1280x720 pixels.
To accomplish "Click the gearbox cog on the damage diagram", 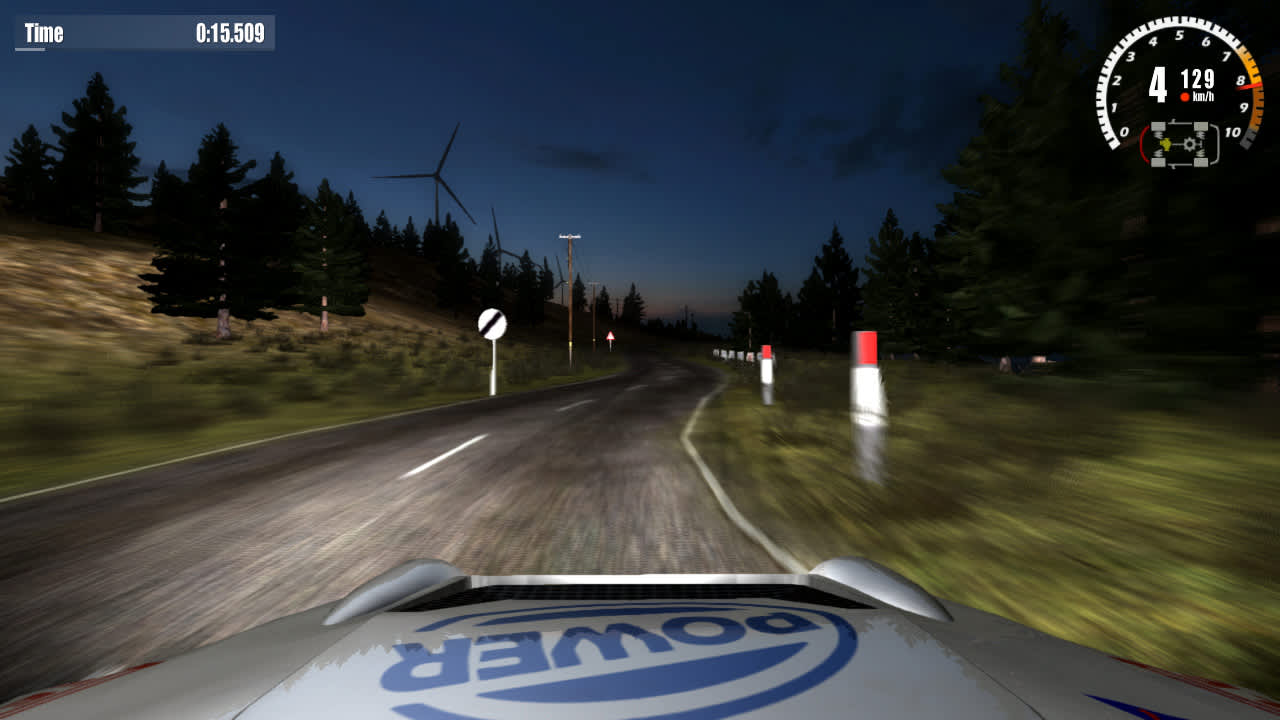I will [x=1189, y=144].
